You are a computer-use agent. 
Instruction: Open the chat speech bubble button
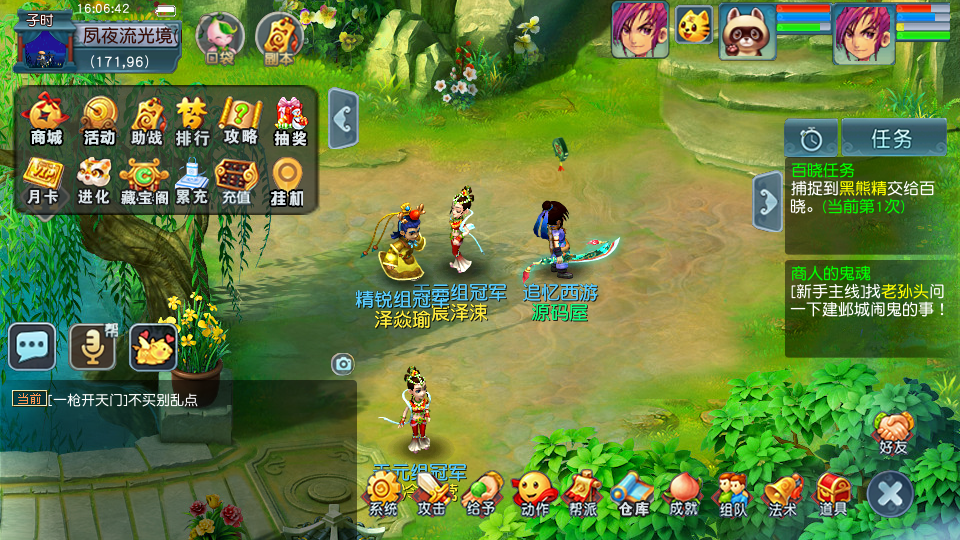click(32, 346)
